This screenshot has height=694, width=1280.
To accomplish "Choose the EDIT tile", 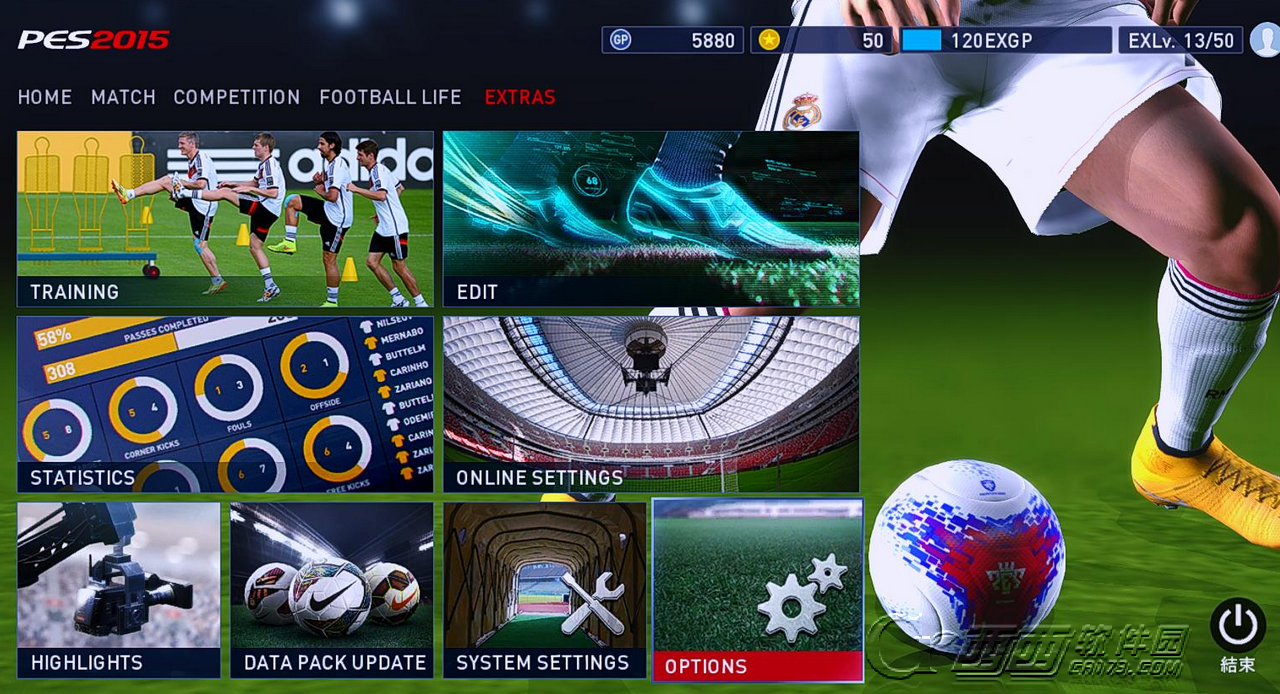I will [651, 219].
